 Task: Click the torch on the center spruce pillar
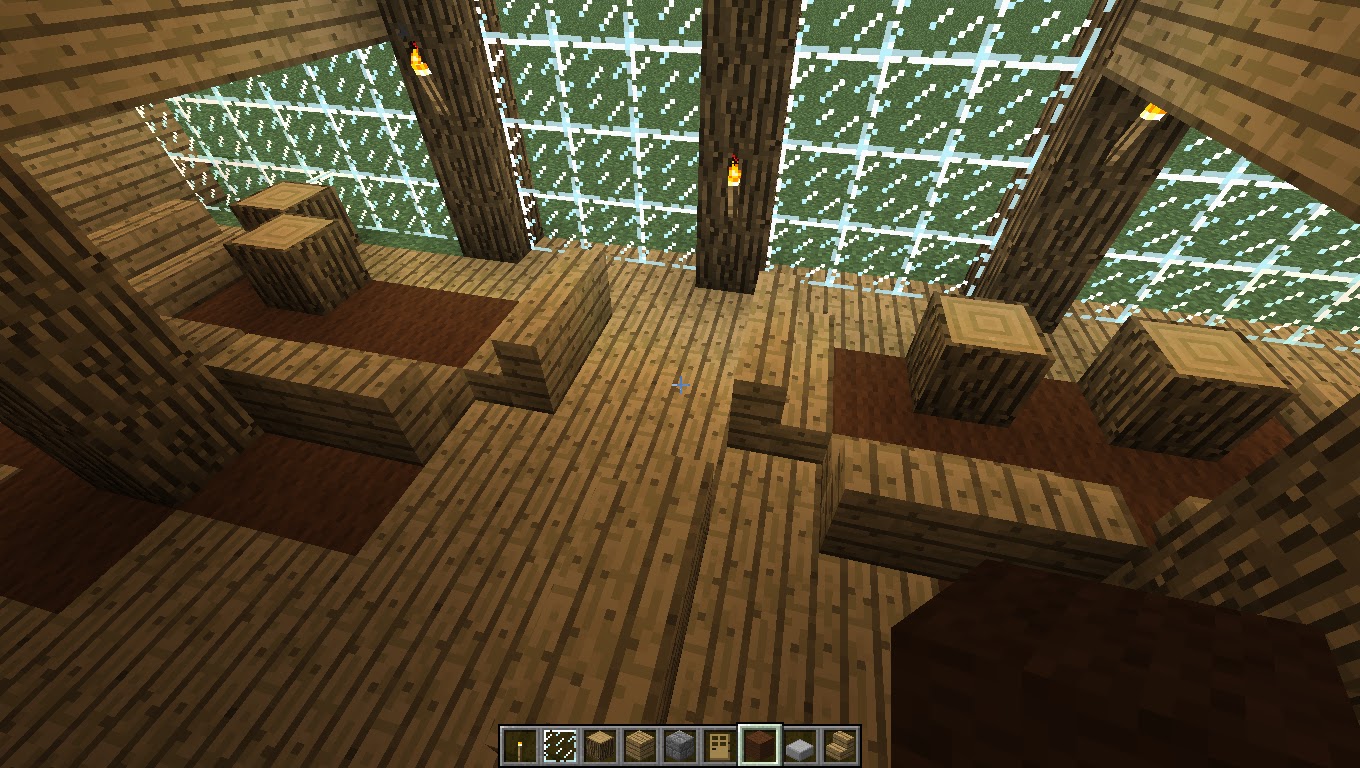(735, 170)
